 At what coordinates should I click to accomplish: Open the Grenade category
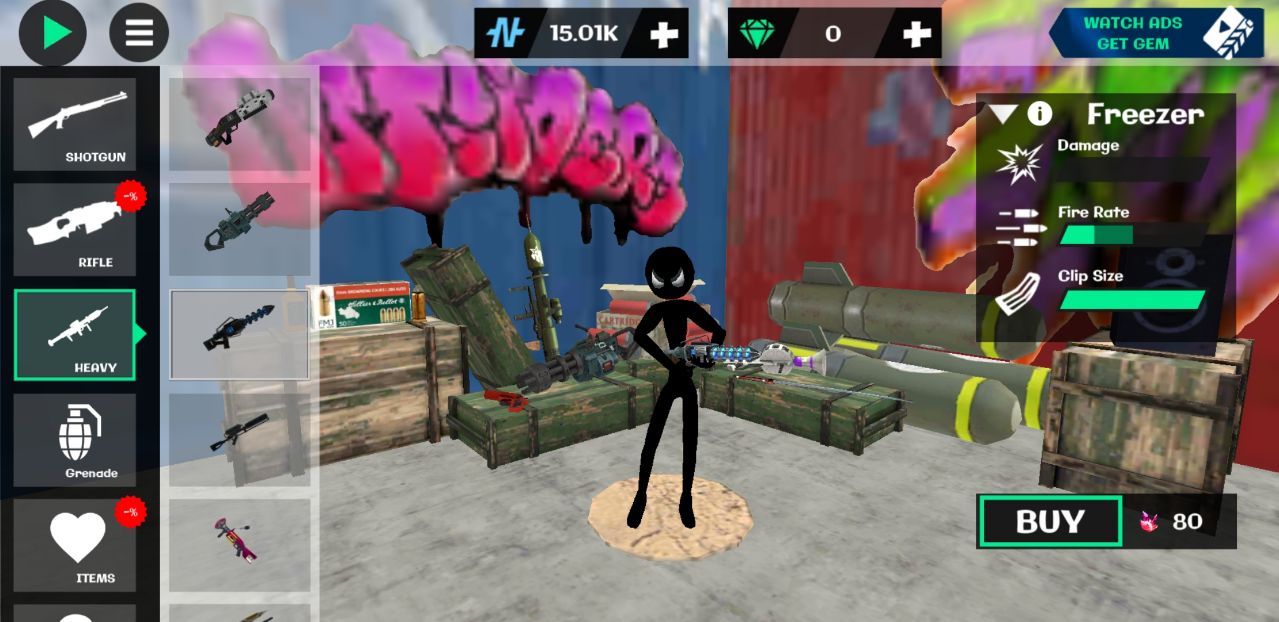pos(75,439)
